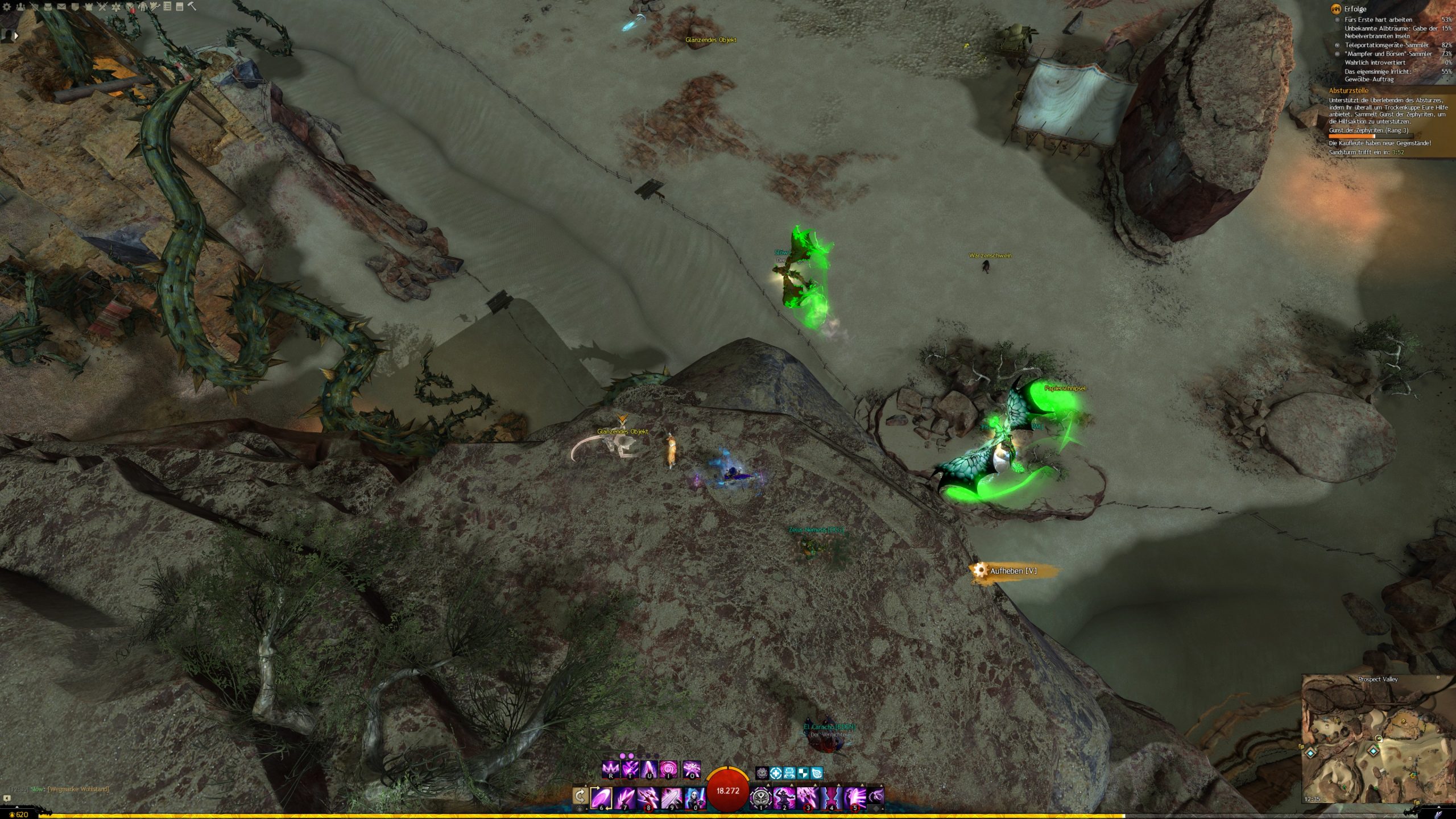Use the sword skill bound to 9
Image resolution: width=1456 pixels, height=819 pixels.
(x=671, y=797)
